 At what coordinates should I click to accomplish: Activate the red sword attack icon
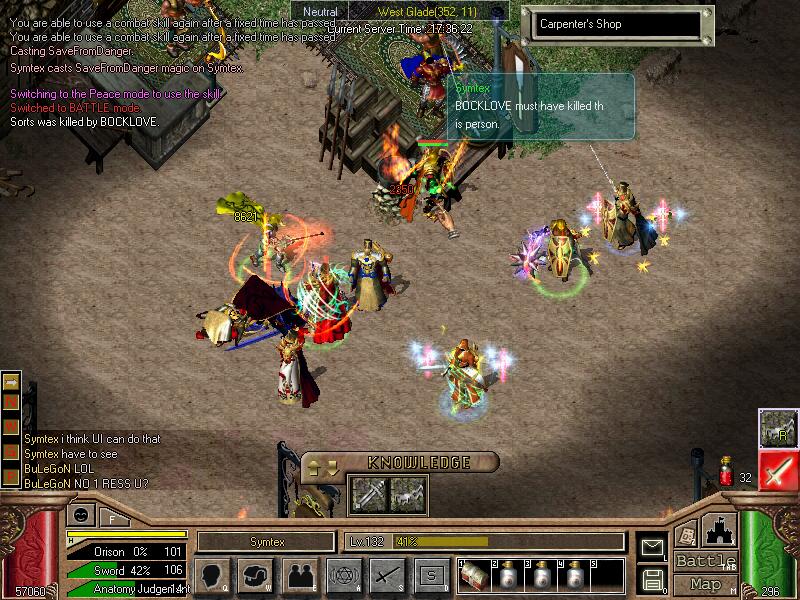pyautogui.click(x=777, y=470)
